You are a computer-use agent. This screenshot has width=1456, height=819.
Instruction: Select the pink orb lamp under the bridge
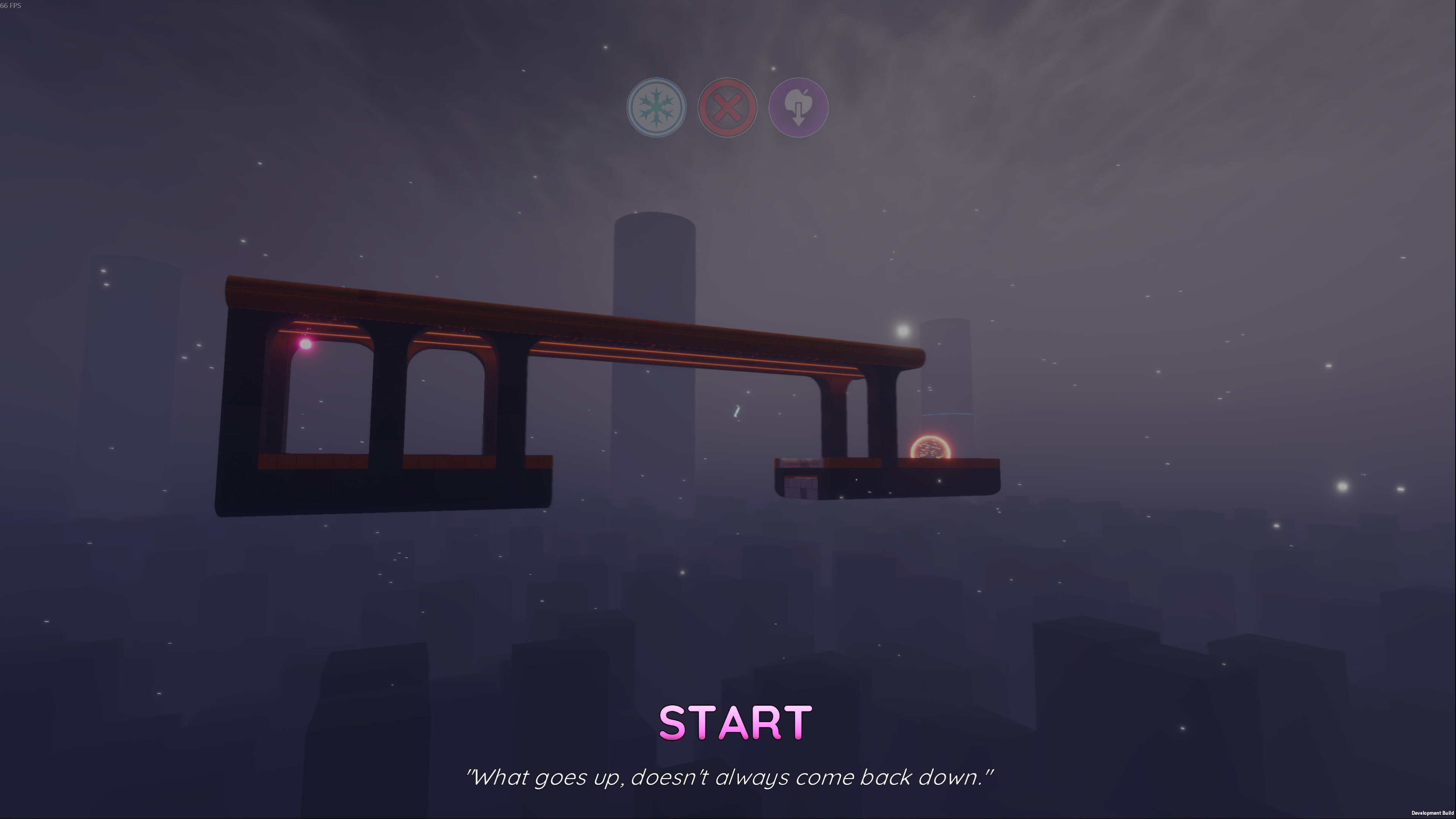(x=305, y=344)
